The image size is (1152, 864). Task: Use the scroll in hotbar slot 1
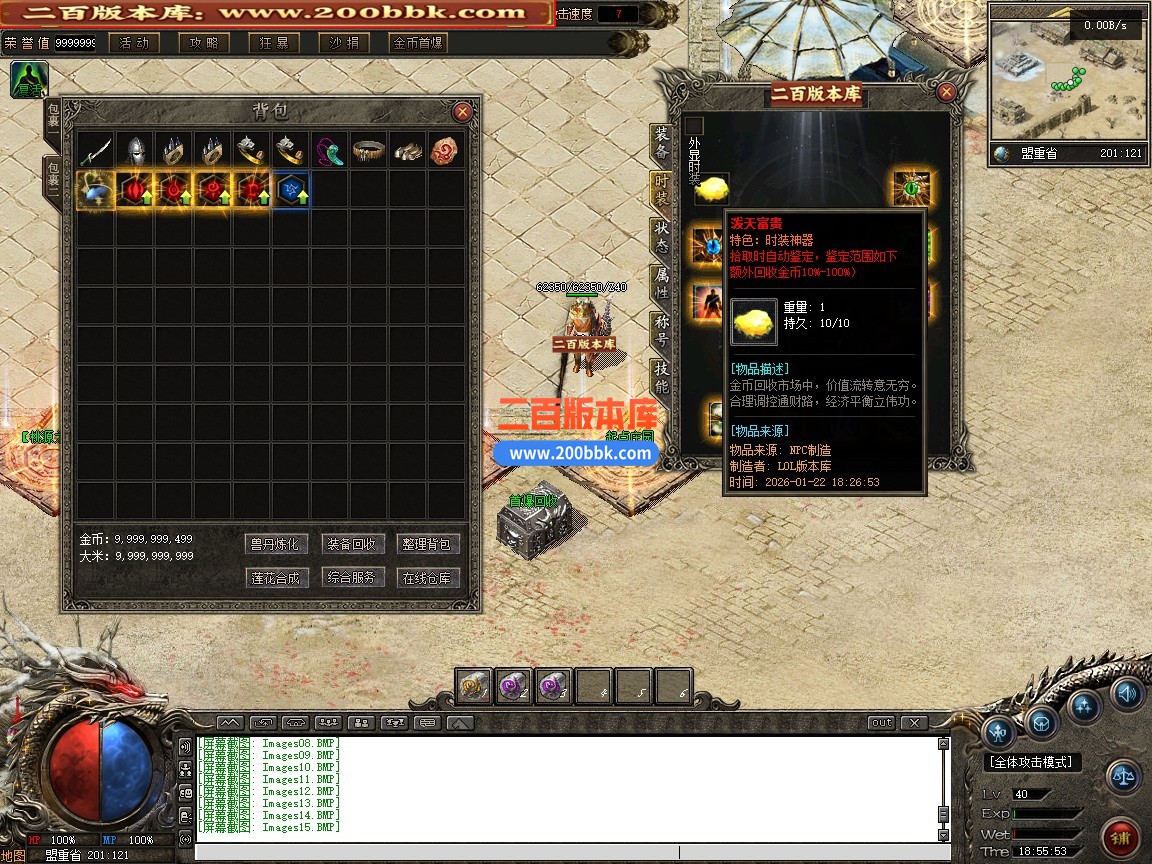pyautogui.click(x=475, y=686)
